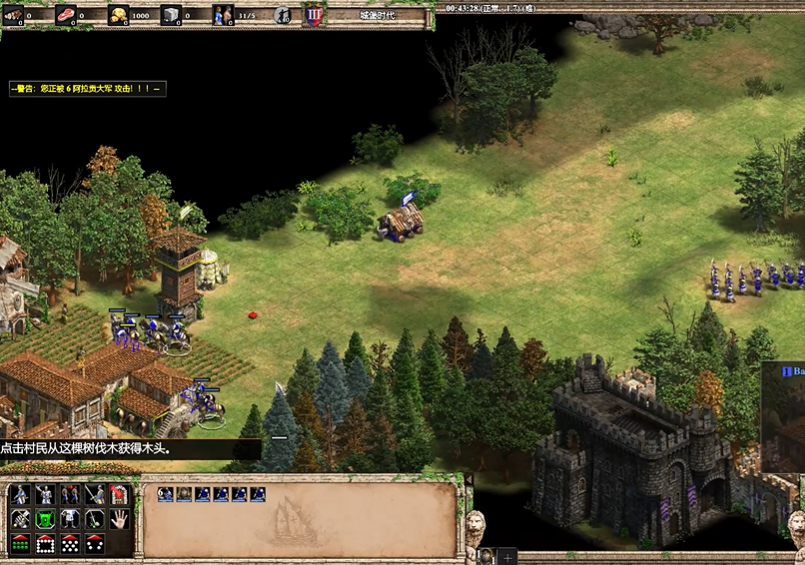Click the open hand stop command

[120, 519]
